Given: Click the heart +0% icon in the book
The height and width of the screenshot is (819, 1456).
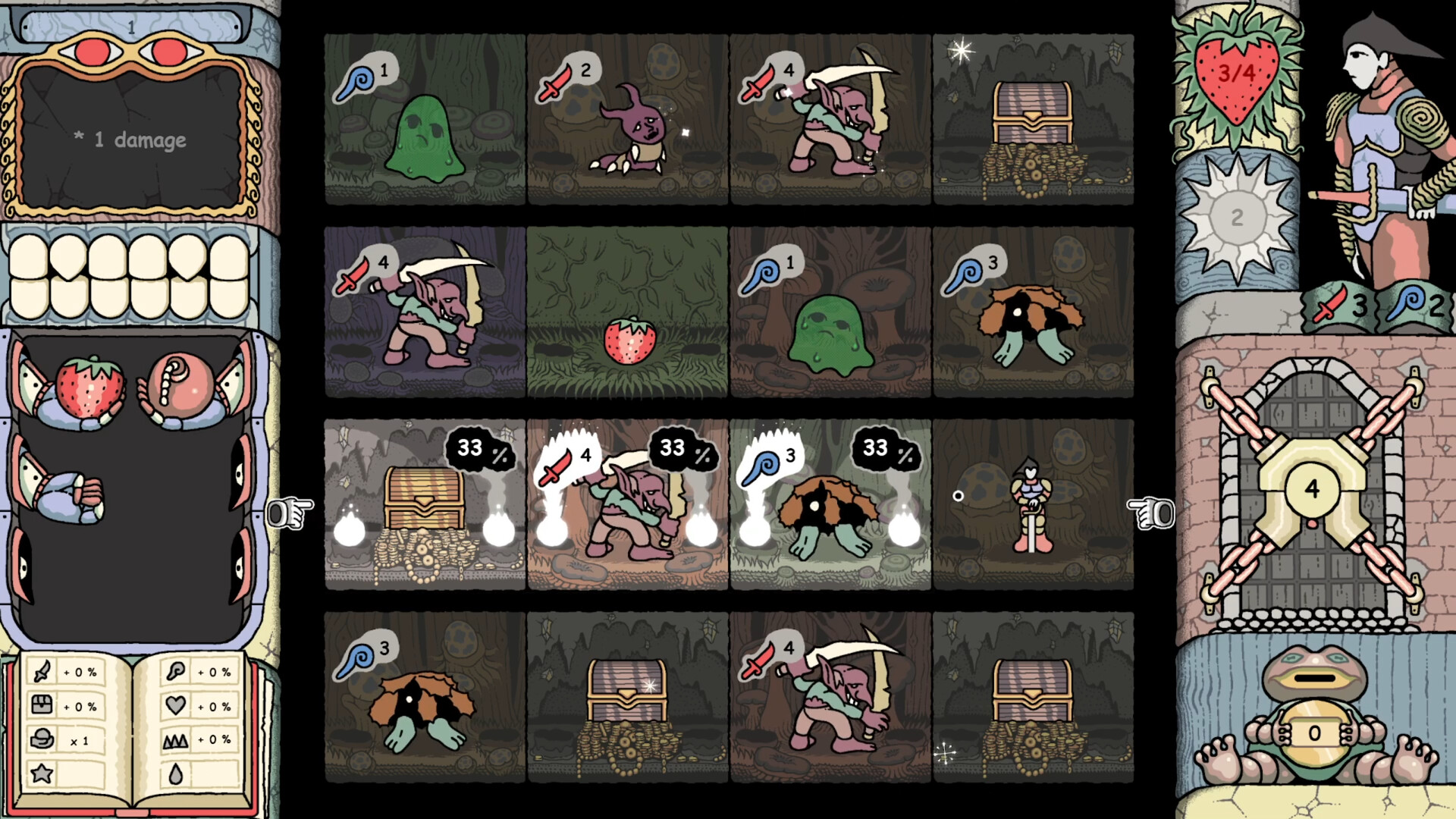Looking at the screenshot, I should tap(176, 704).
